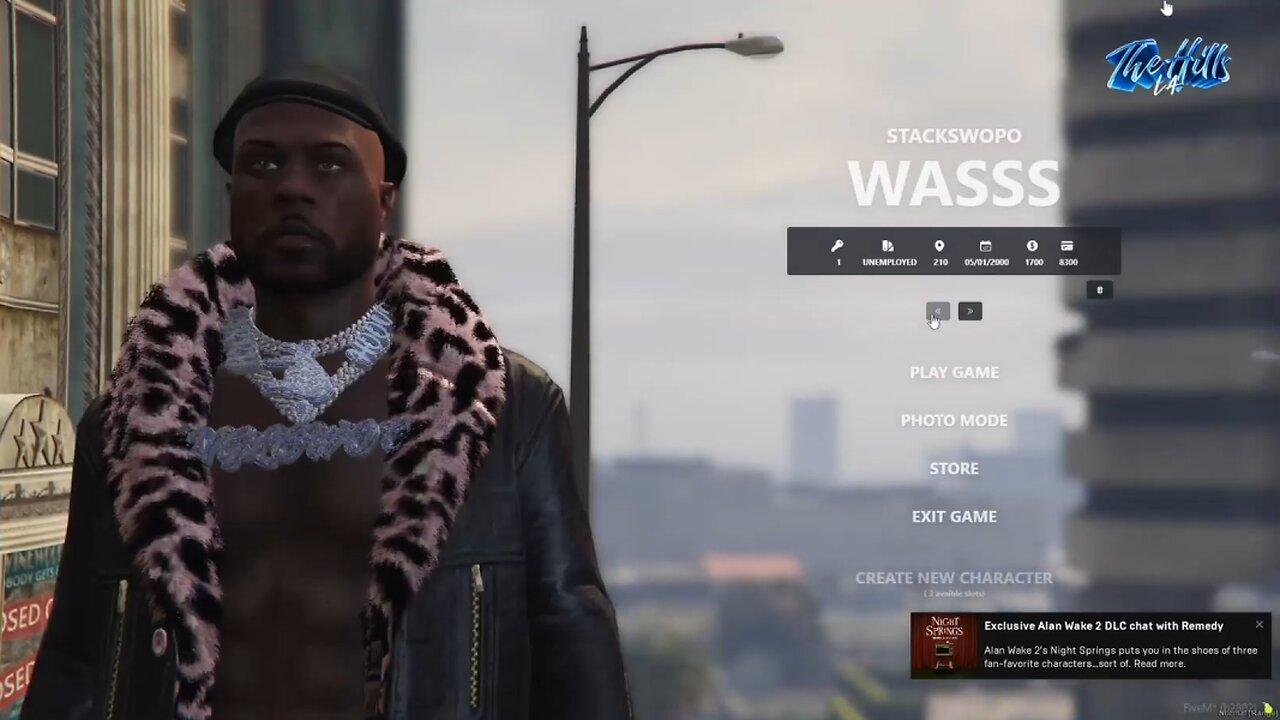Screen dimensions: 1280x720
Task: Delete character using the trash can button
Action: (x=1099, y=290)
